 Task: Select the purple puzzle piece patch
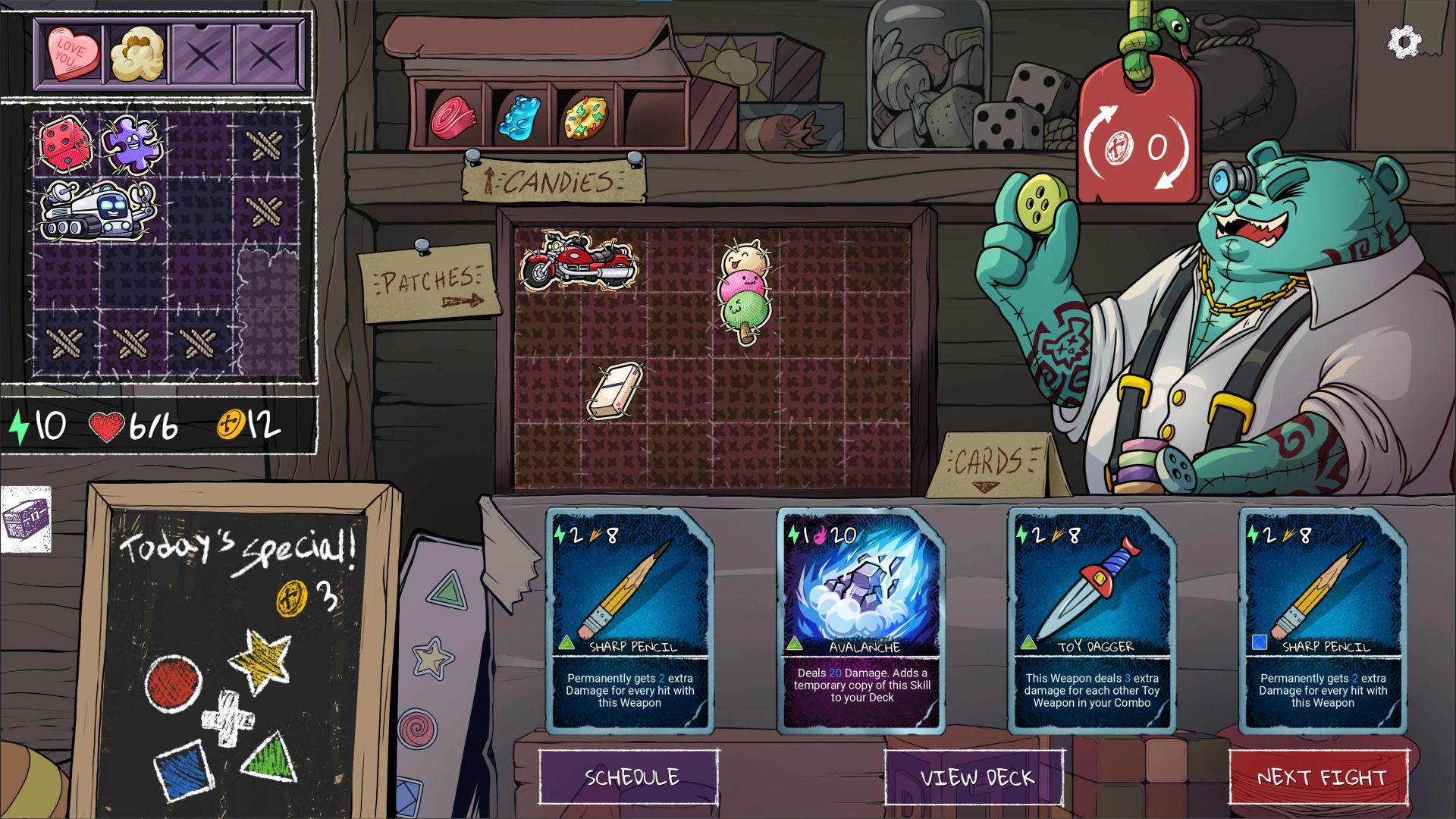click(x=132, y=144)
